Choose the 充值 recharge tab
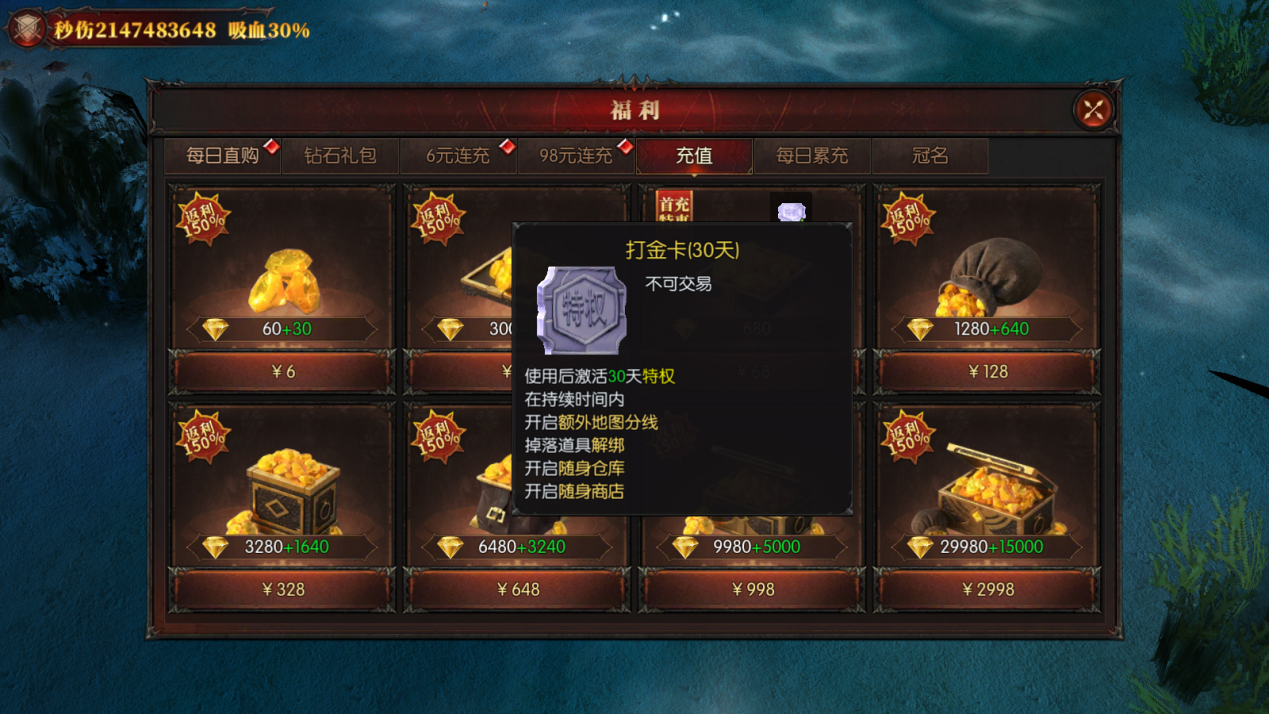The height and width of the screenshot is (714, 1269). 694,156
